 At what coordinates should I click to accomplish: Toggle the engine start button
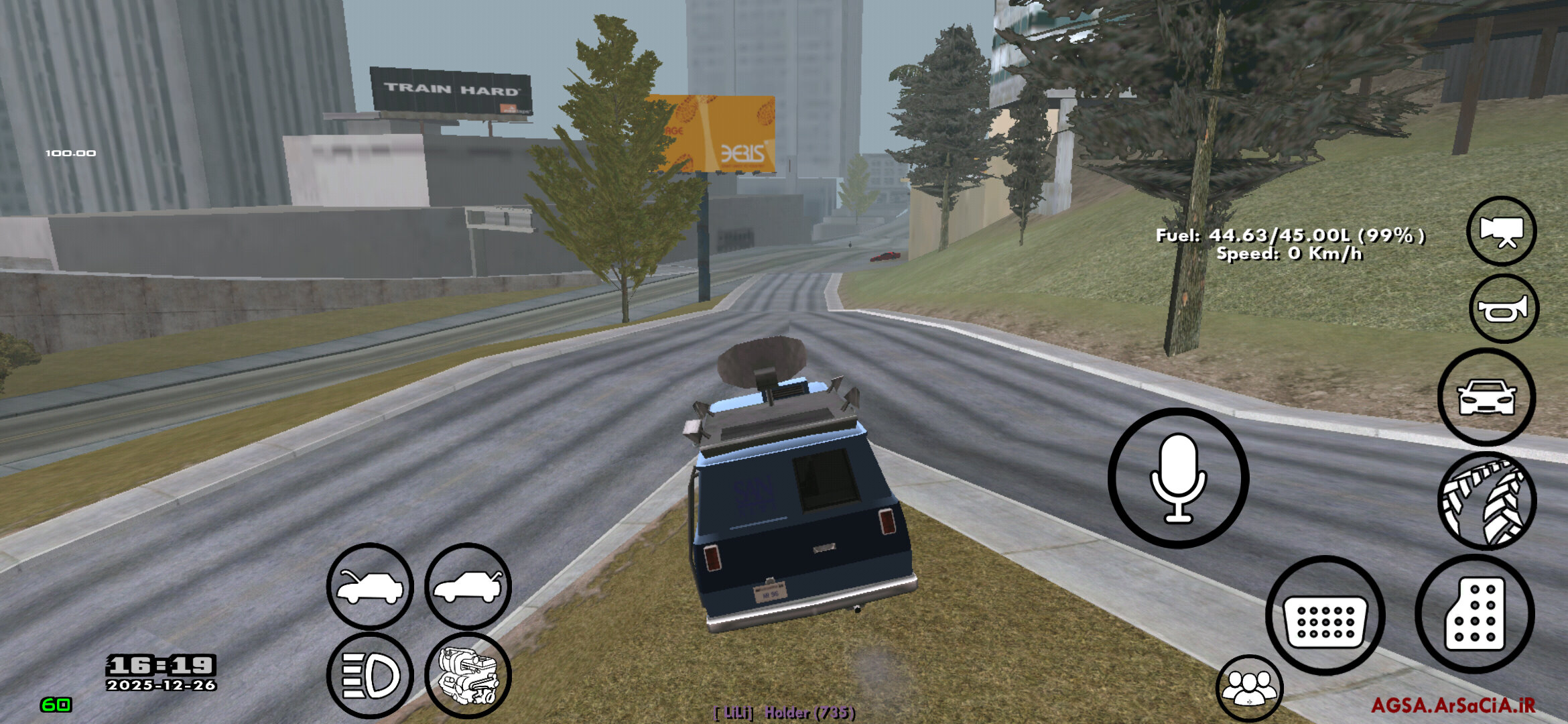point(468,675)
